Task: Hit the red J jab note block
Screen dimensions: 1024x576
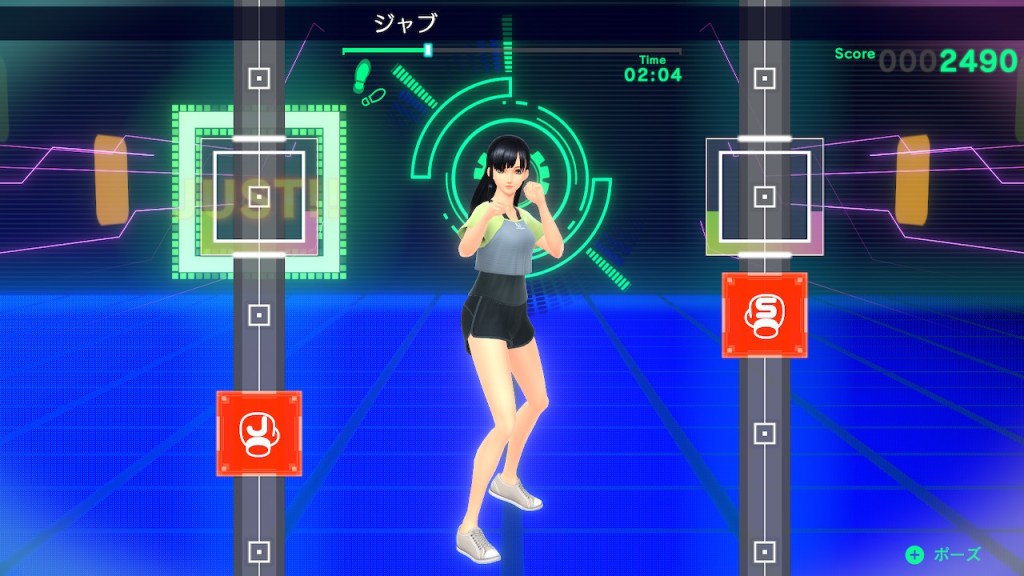Action: pyautogui.click(x=259, y=433)
